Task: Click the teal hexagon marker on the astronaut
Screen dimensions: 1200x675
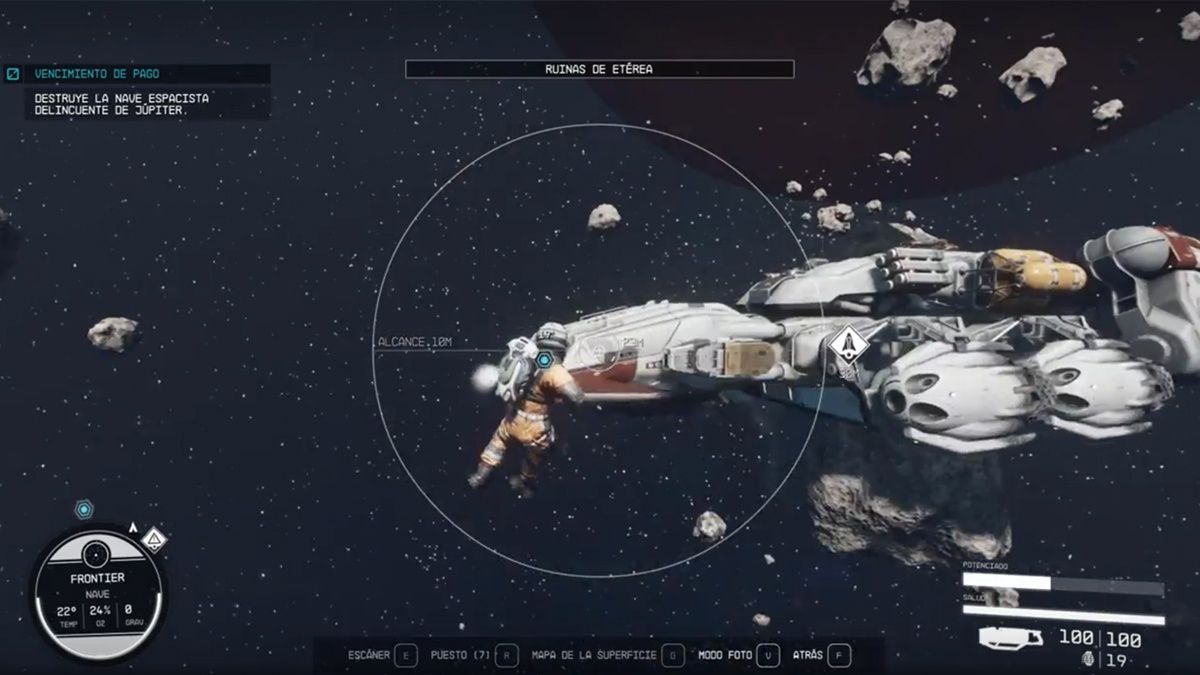Action: click(545, 359)
